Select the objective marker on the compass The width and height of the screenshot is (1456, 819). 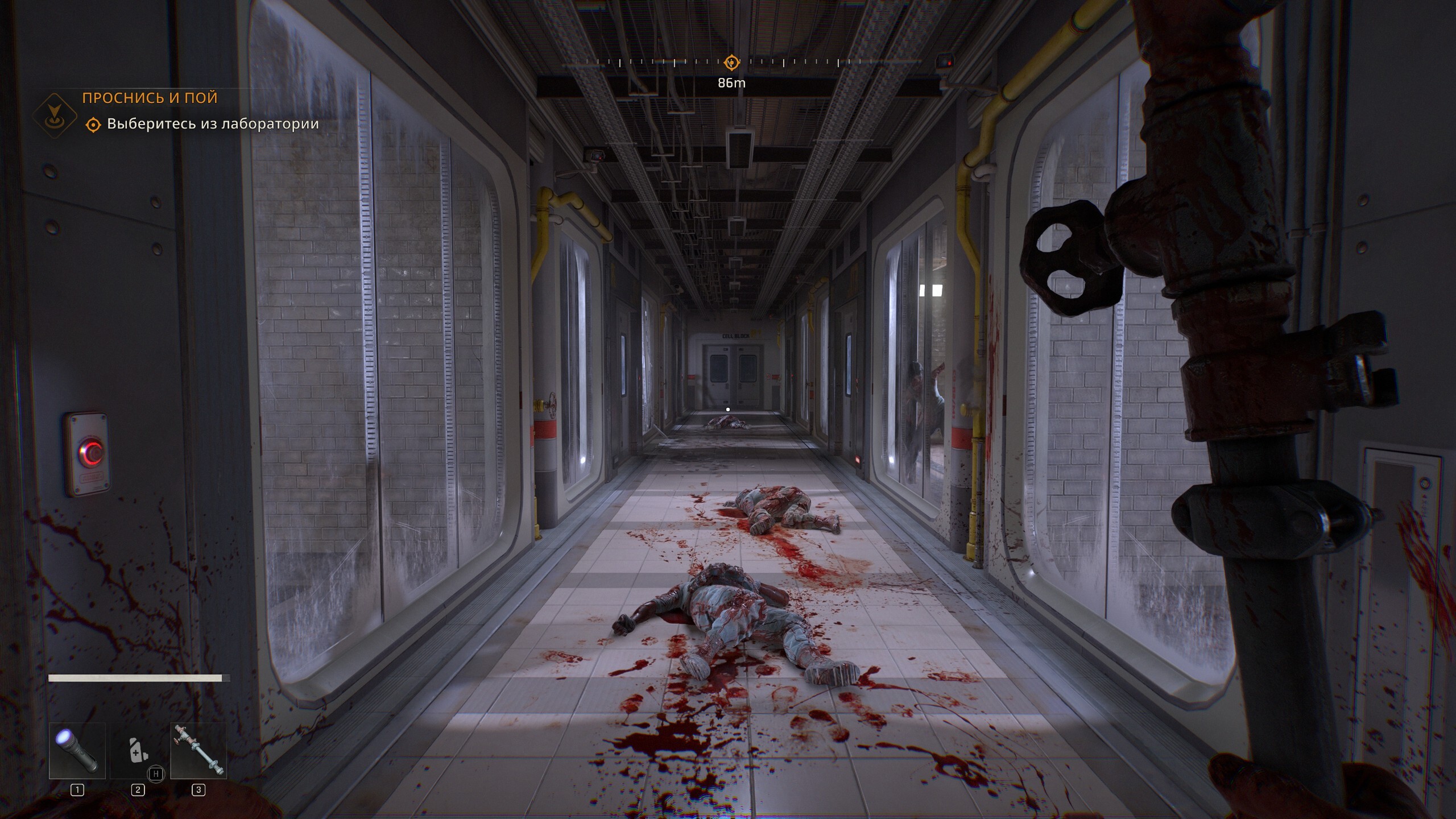pos(731,62)
